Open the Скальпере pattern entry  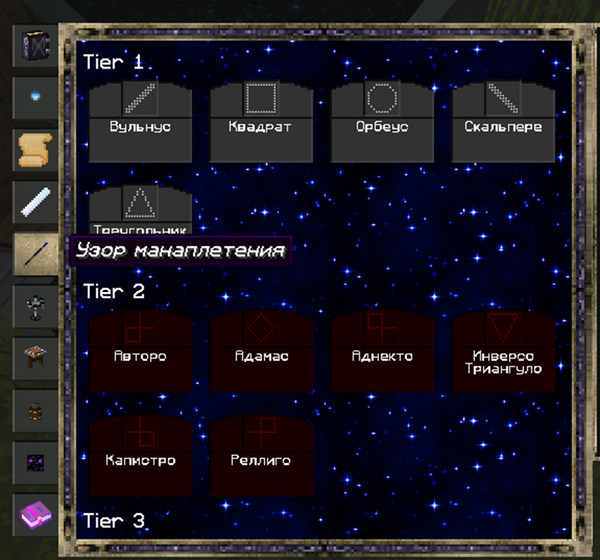(503, 122)
